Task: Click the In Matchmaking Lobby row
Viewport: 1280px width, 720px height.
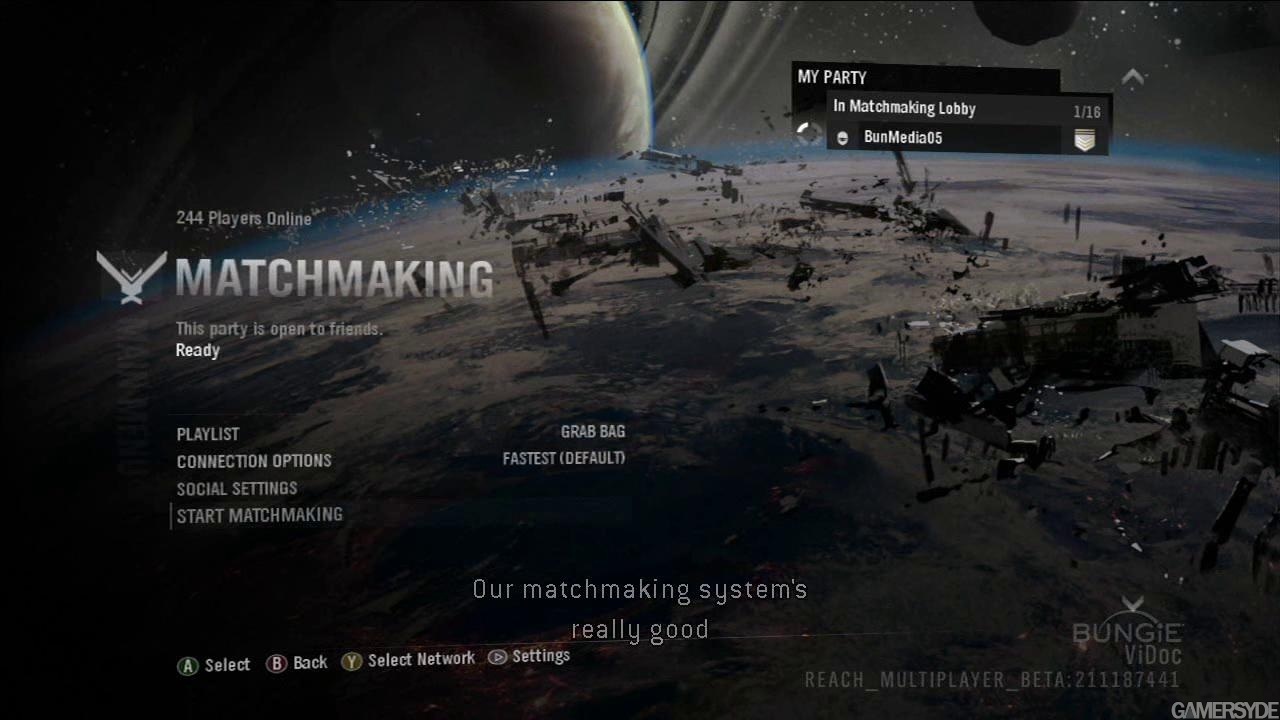Action: pos(905,108)
